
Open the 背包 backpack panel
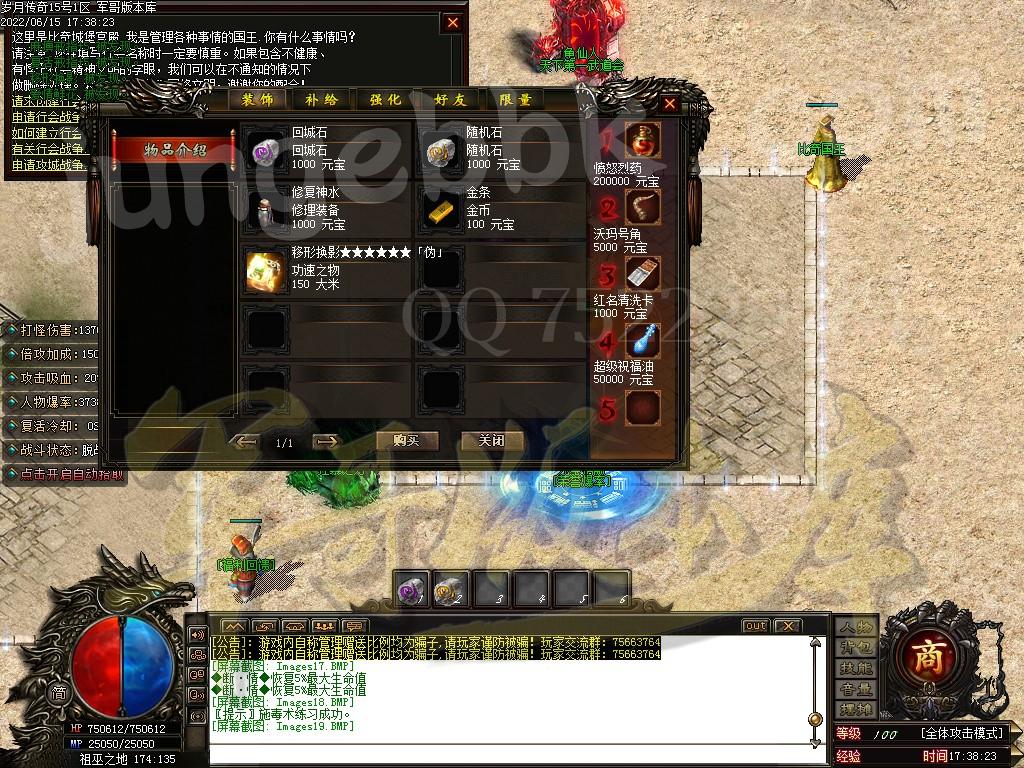point(856,647)
